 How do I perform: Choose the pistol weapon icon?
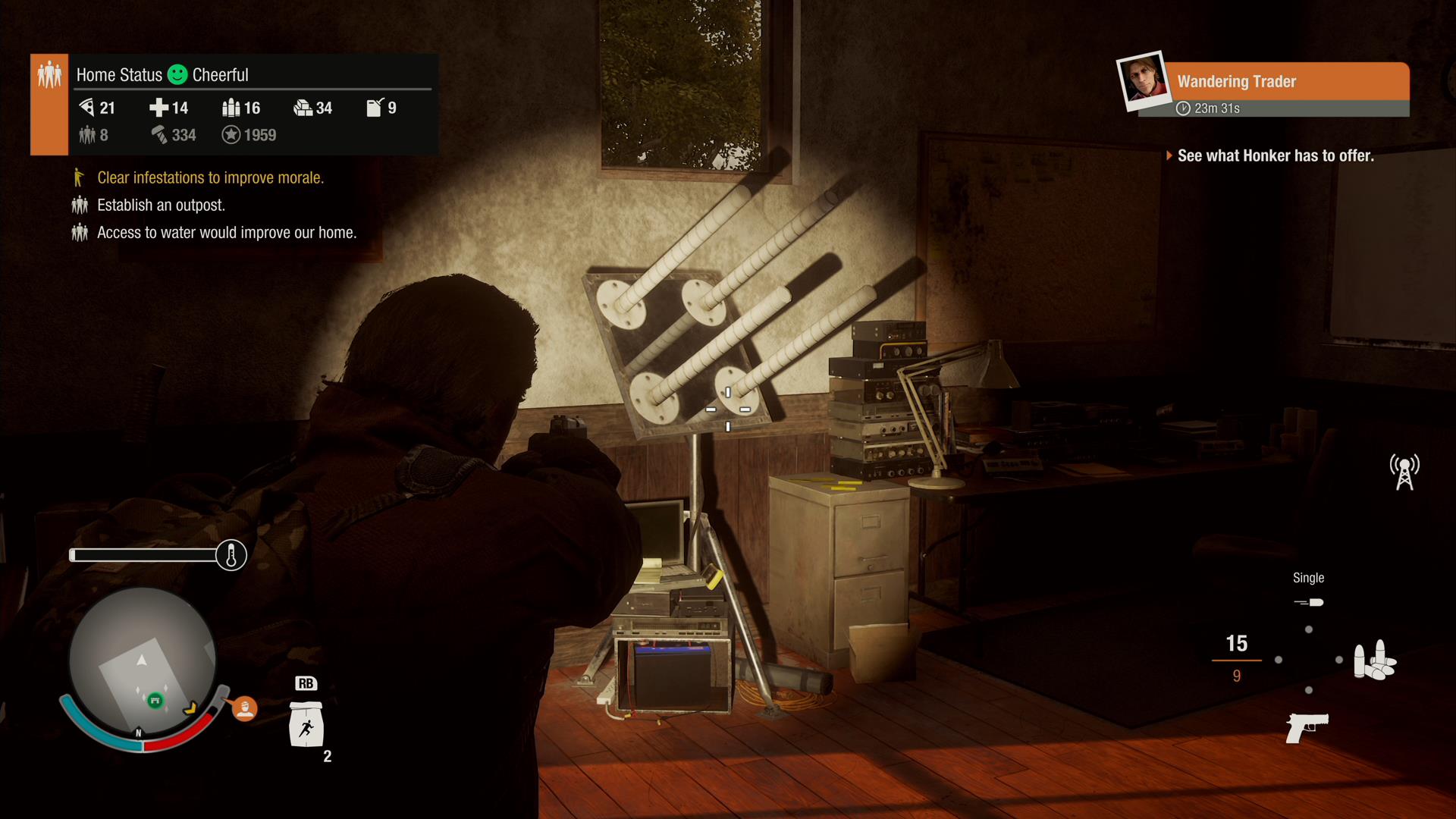(1307, 727)
